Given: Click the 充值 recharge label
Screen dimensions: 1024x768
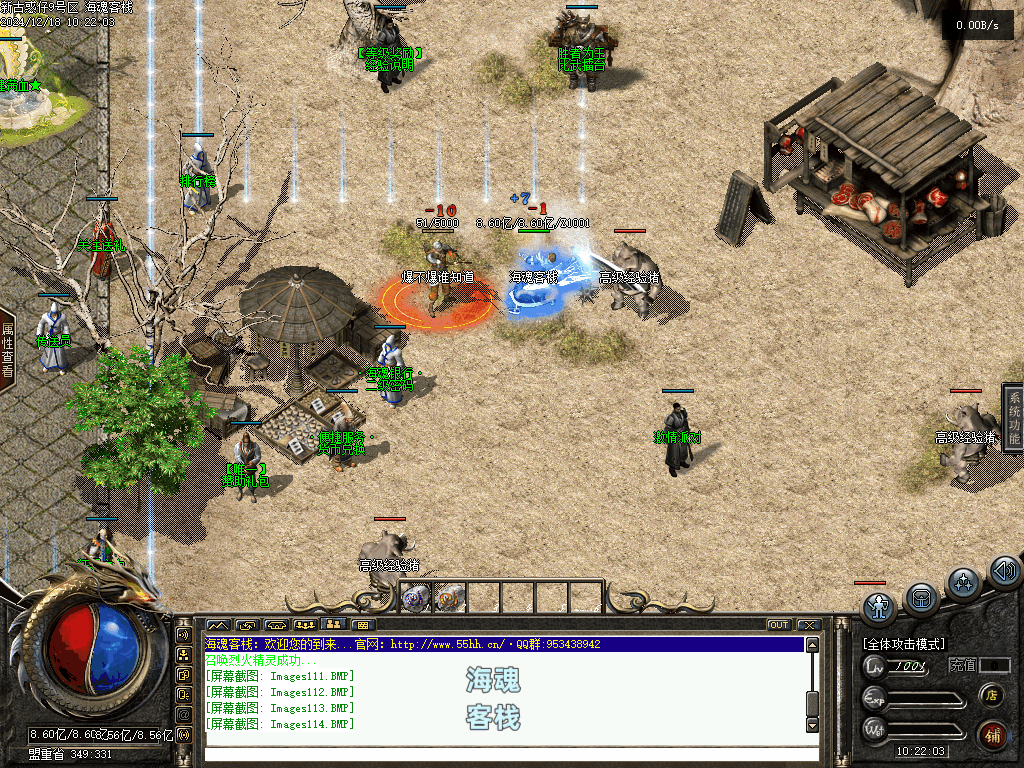Looking at the screenshot, I should 962,664.
